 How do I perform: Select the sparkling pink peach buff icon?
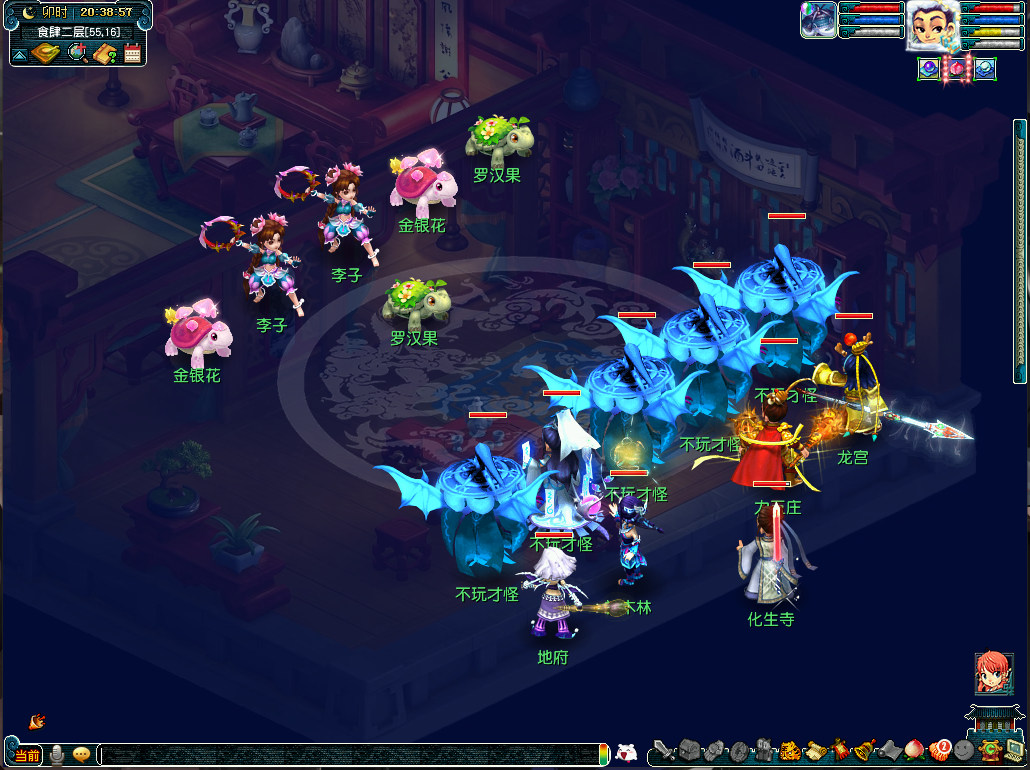click(x=957, y=69)
